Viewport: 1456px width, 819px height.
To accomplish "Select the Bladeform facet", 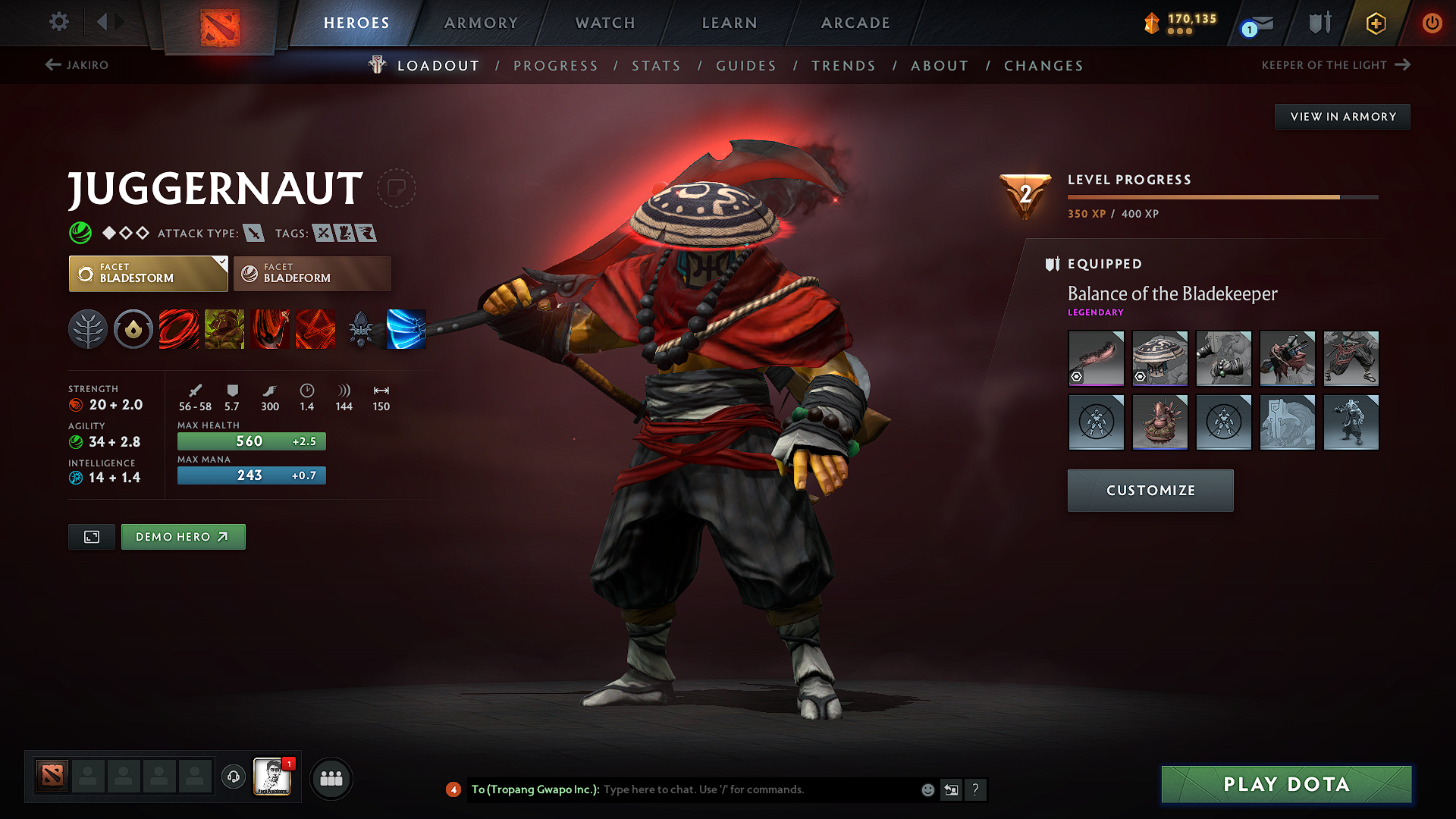I will (311, 273).
